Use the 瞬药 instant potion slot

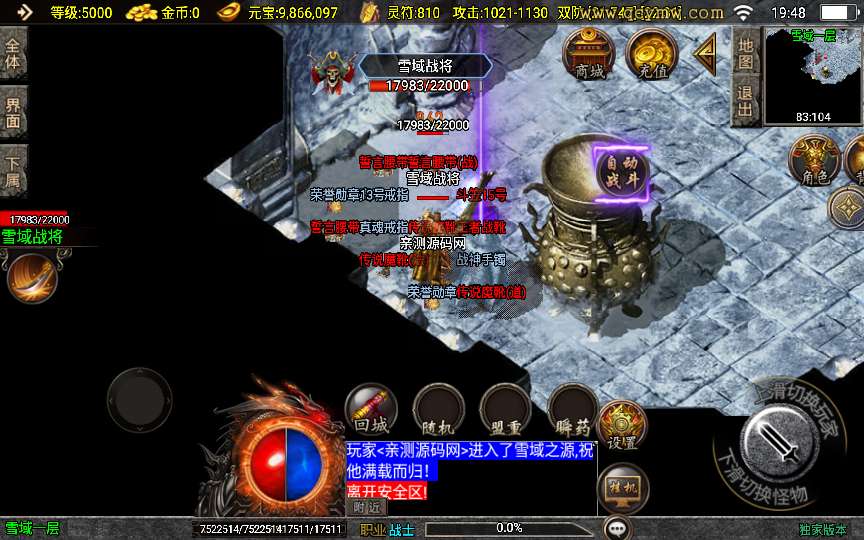click(573, 411)
